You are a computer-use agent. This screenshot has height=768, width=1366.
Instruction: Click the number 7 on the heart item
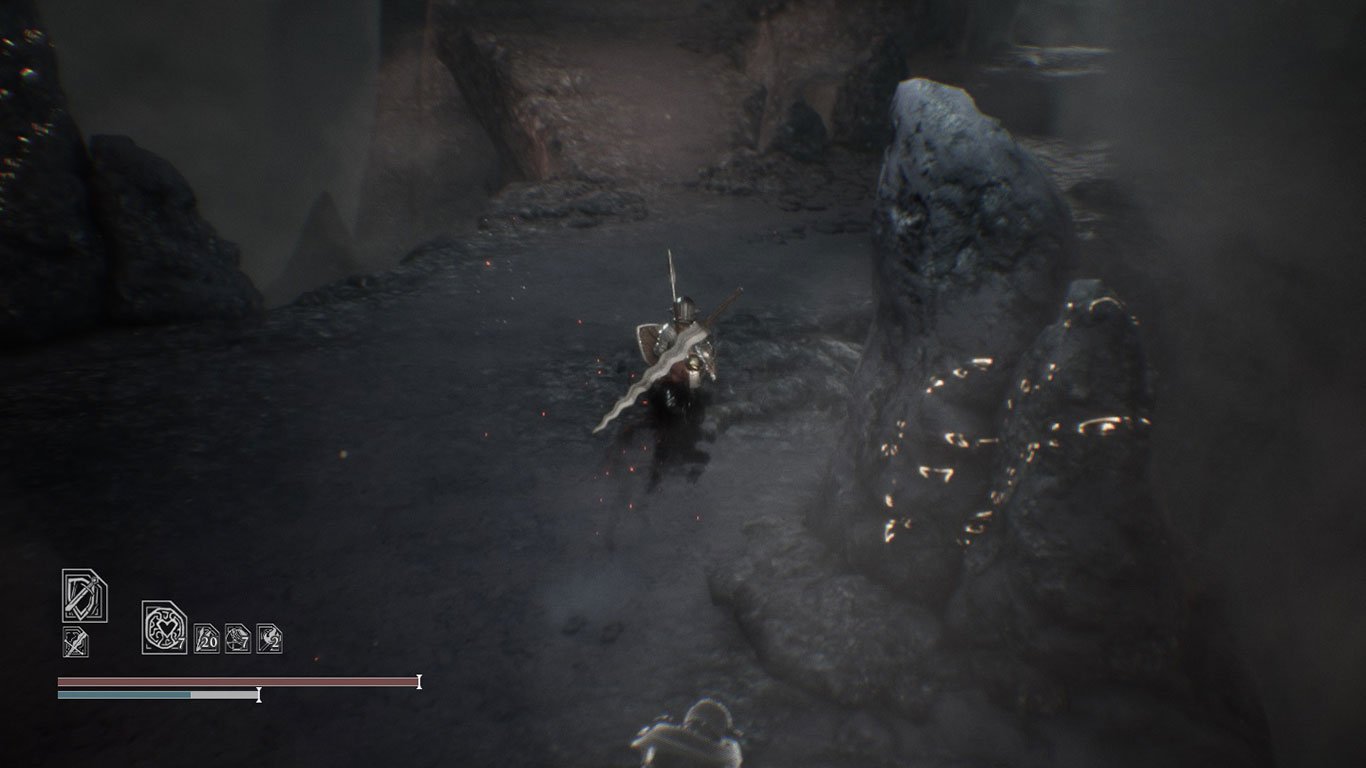coord(181,644)
